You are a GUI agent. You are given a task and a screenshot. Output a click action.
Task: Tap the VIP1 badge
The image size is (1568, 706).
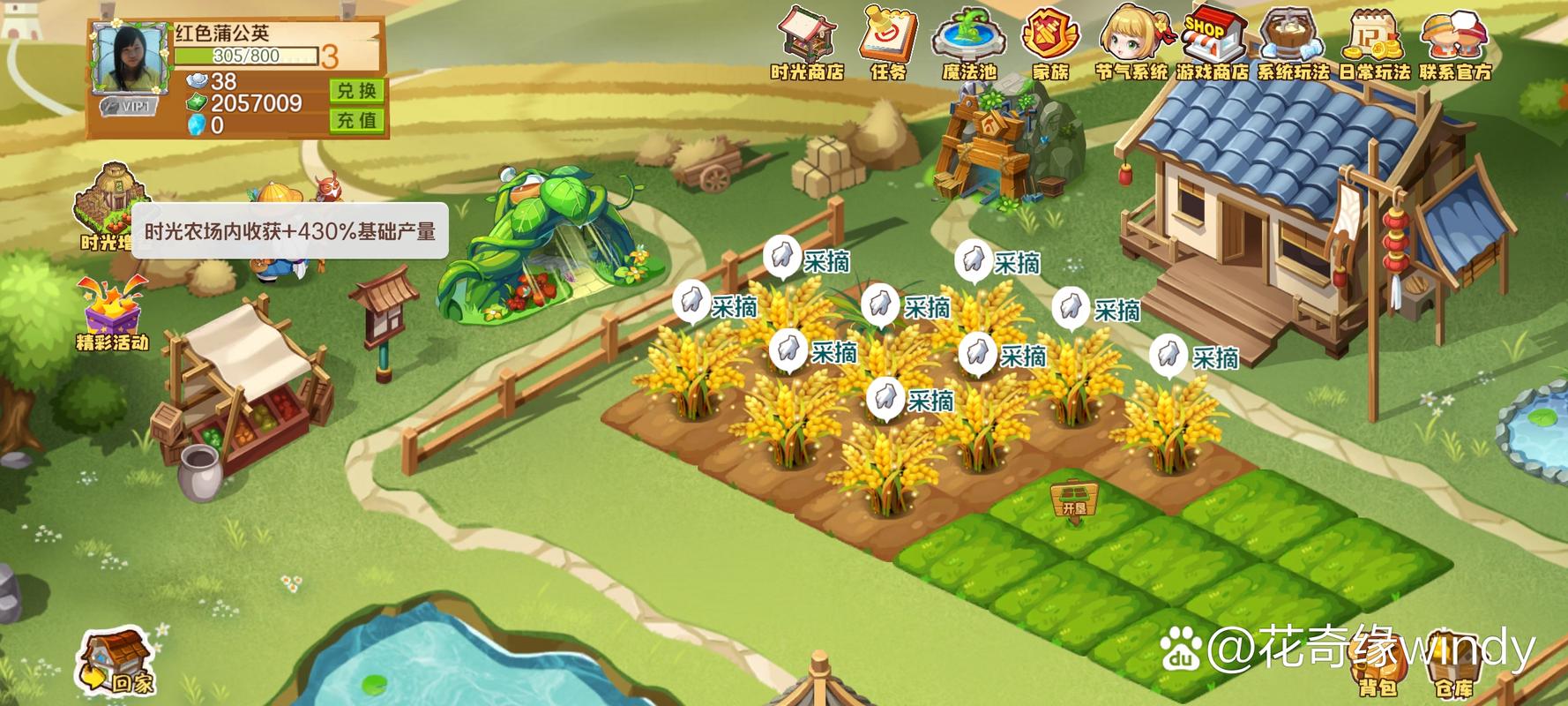(127, 107)
